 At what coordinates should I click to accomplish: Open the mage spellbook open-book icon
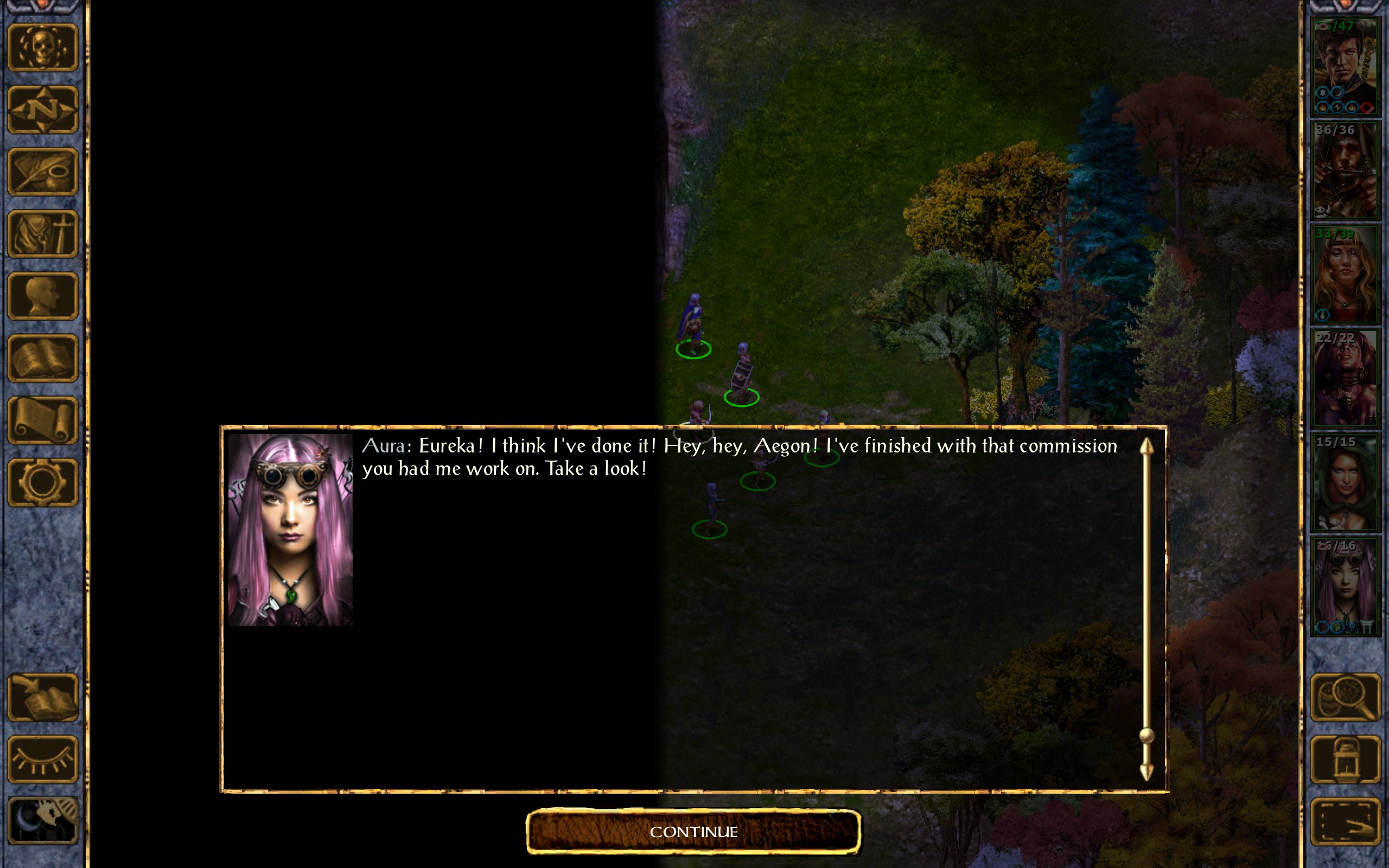point(42,358)
